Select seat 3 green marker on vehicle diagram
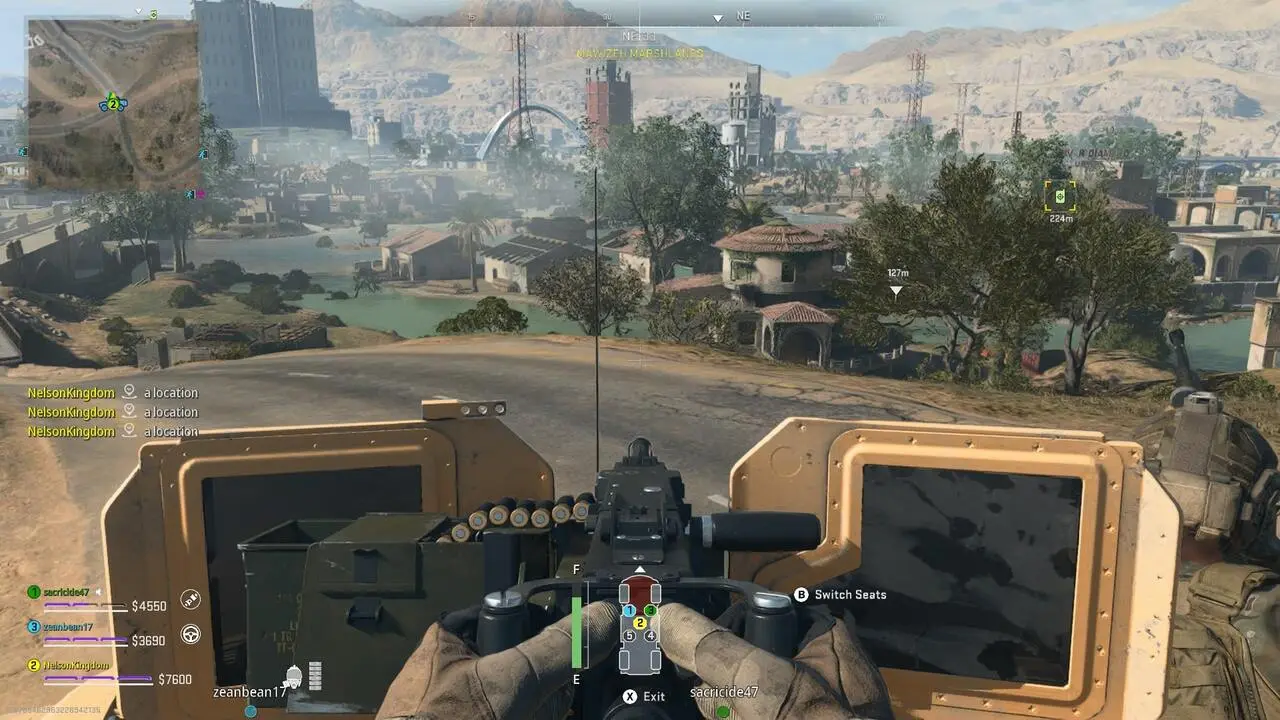 pyautogui.click(x=650, y=610)
